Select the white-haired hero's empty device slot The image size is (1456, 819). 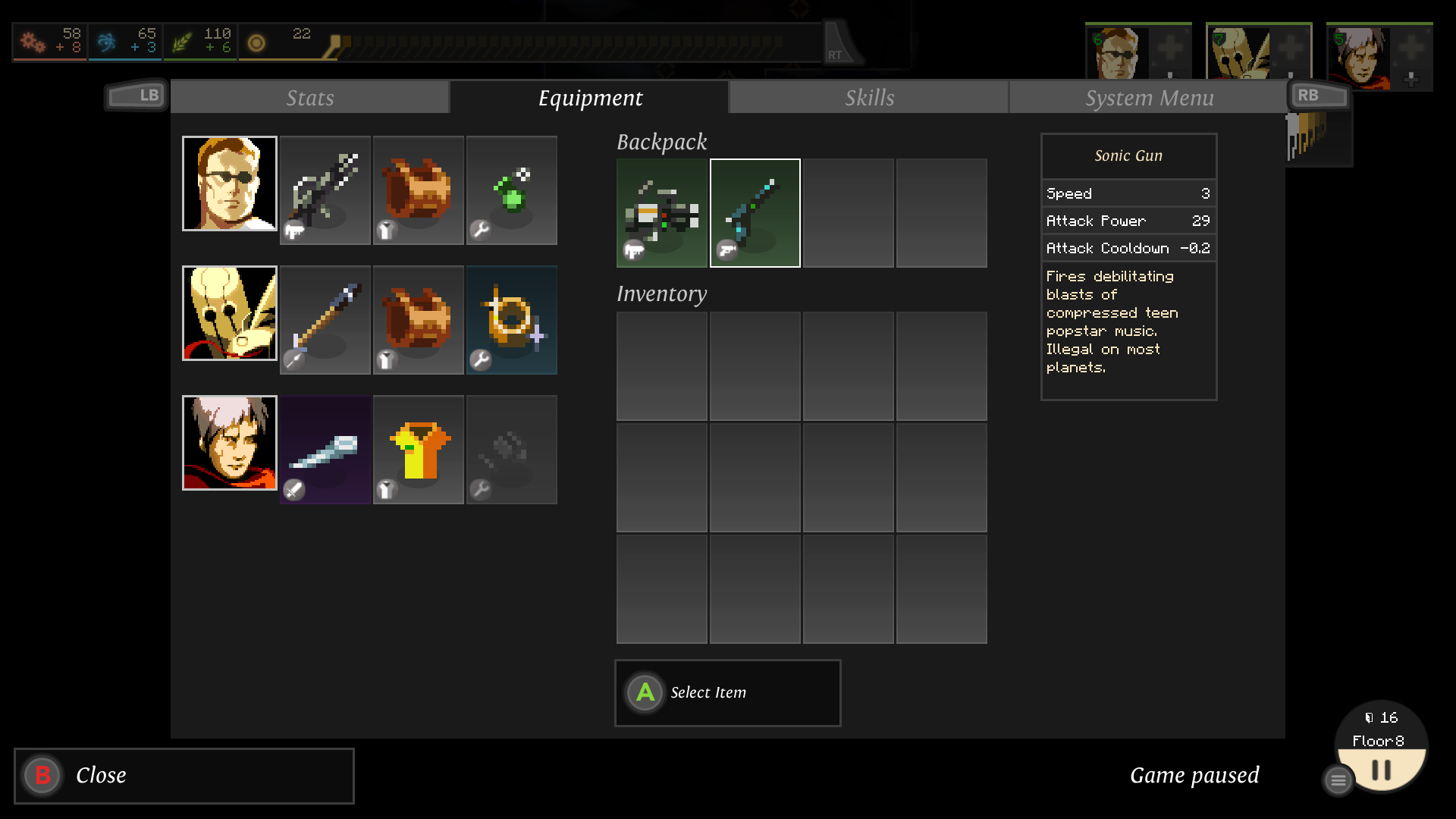(x=511, y=450)
